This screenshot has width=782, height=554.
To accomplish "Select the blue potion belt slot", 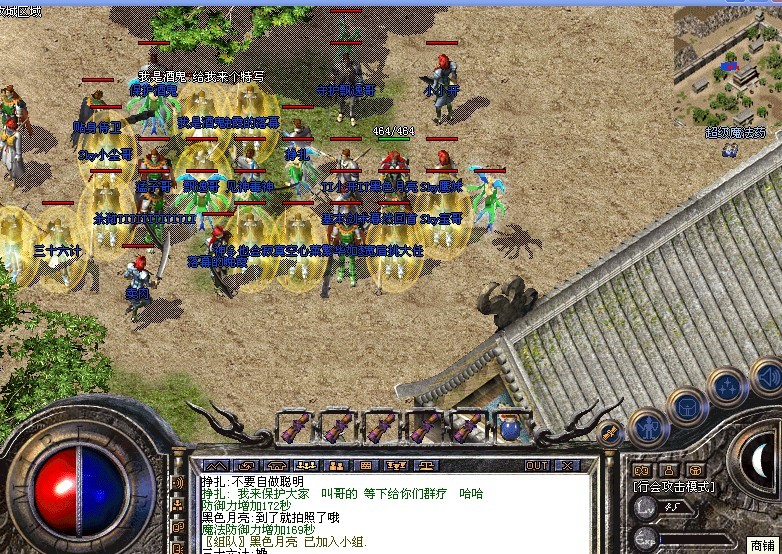I will (x=512, y=428).
